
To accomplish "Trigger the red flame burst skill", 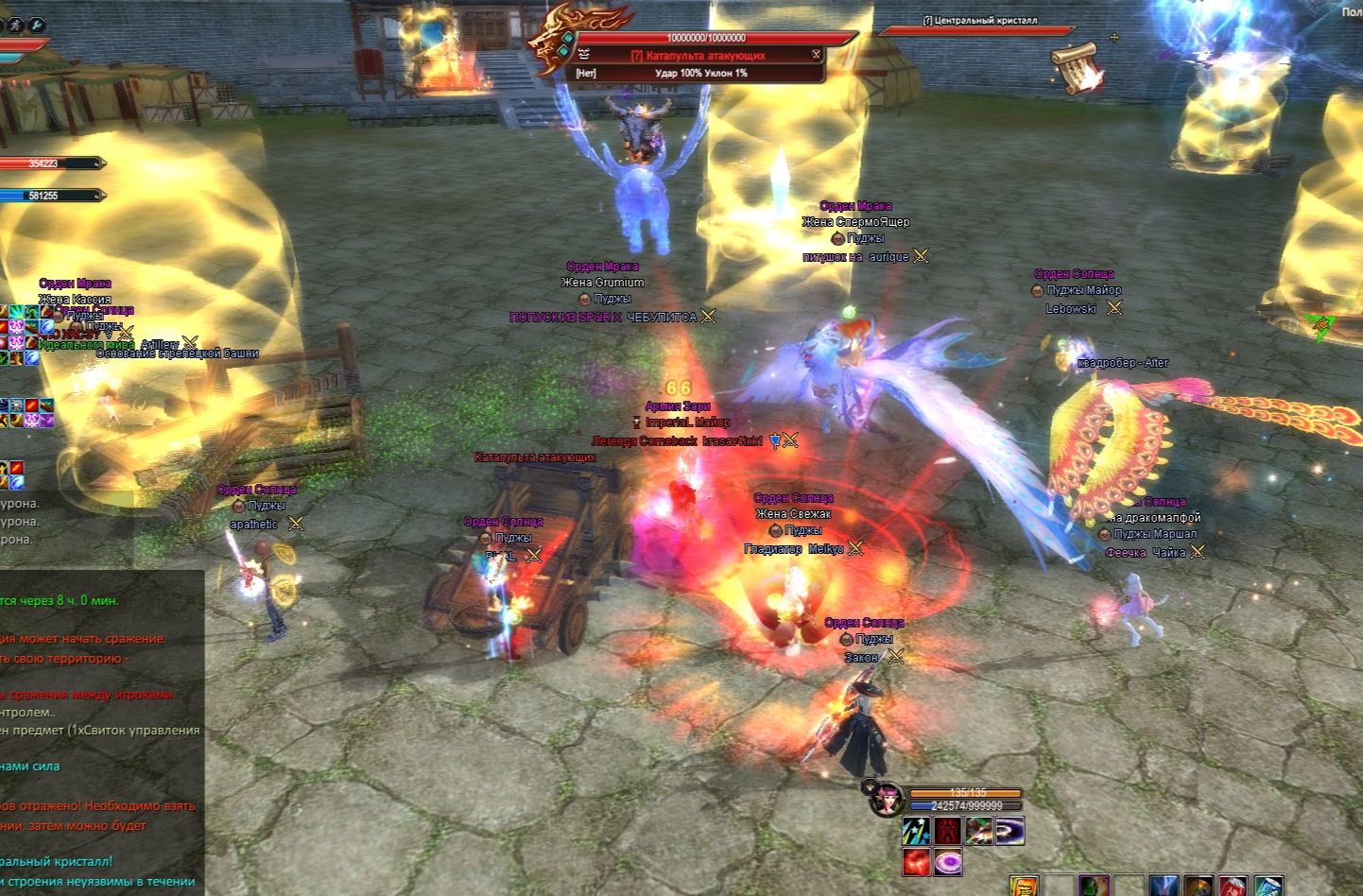I will 916,862.
